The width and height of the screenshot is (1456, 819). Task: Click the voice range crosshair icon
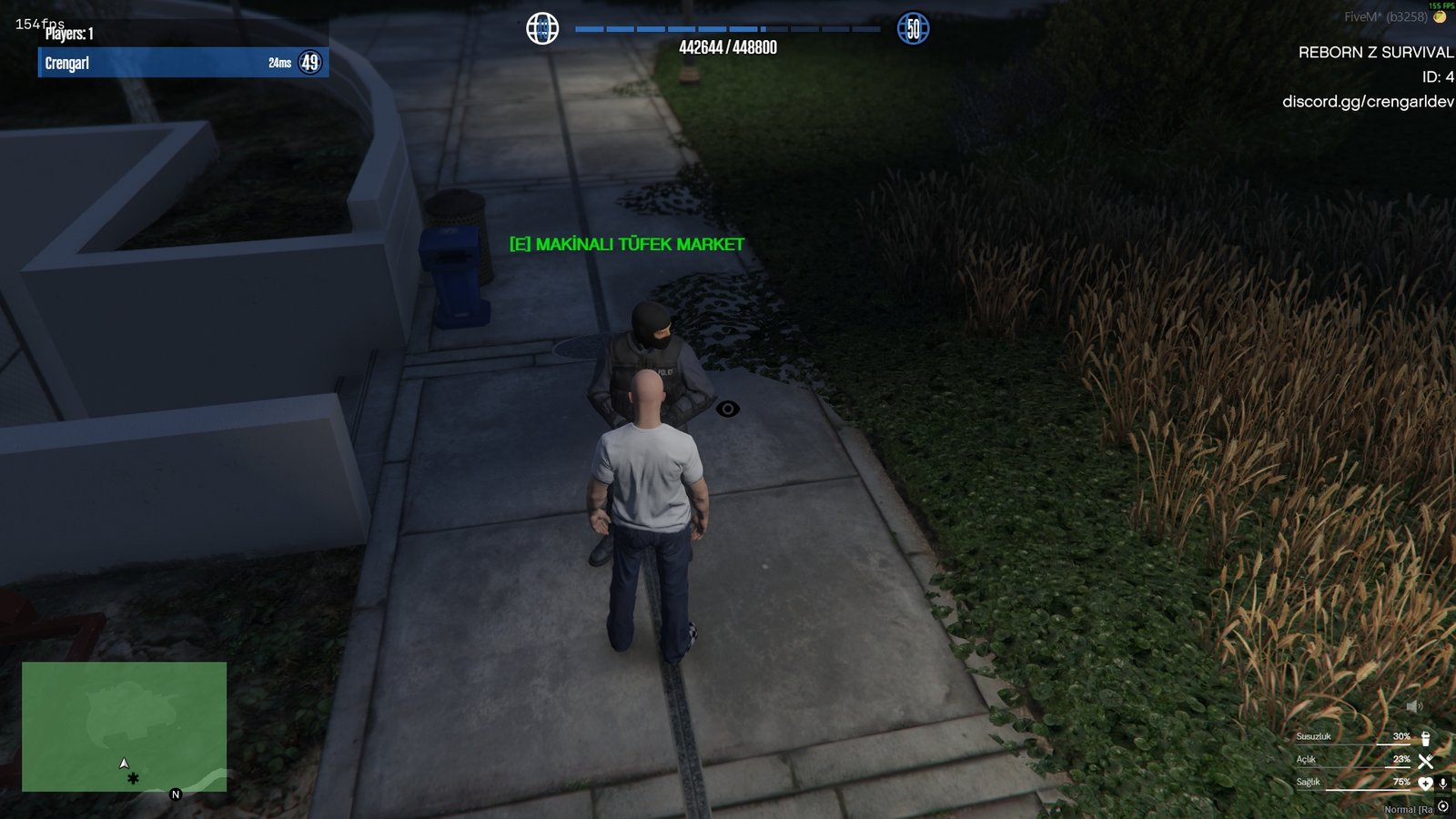coord(1443,805)
